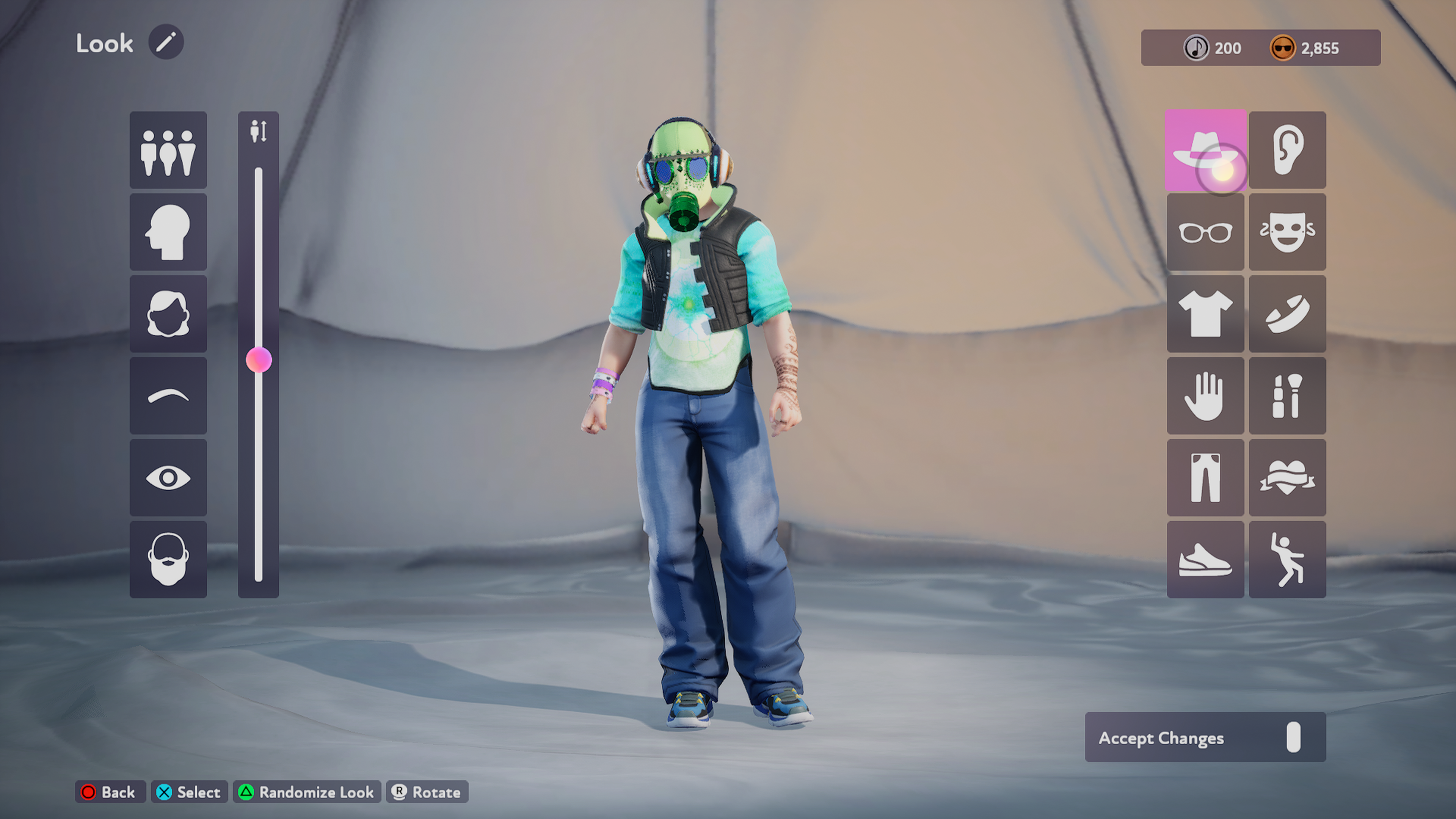The height and width of the screenshot is (819, 1456).
Task: Open the body type category
Action: [x=168, y=151]
